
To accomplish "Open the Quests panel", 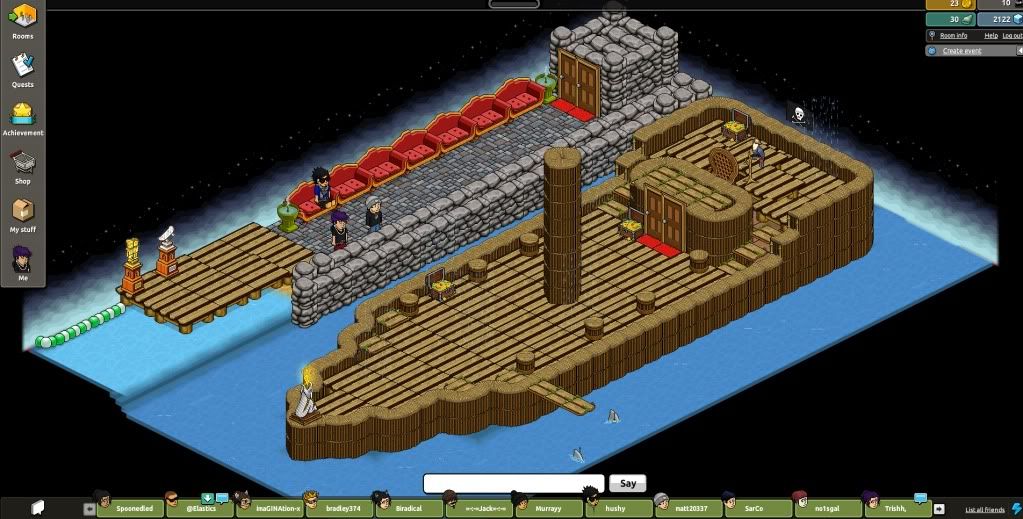I will click(22, 69).
